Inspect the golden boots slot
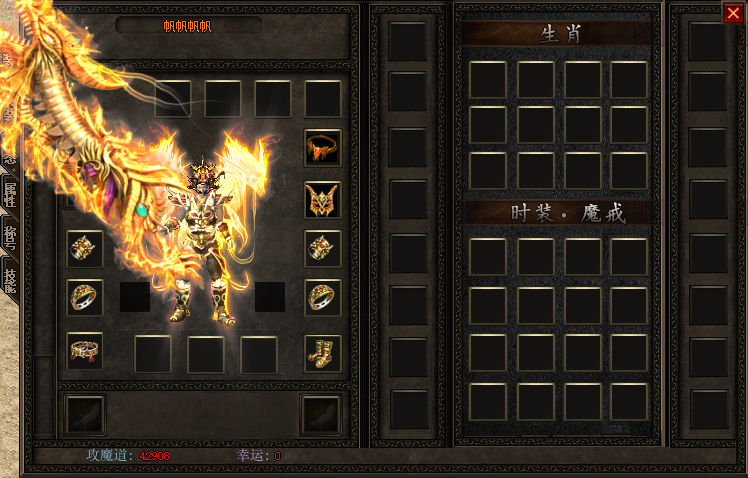Viewport: 748px width, 478px height. coord(323,352)
